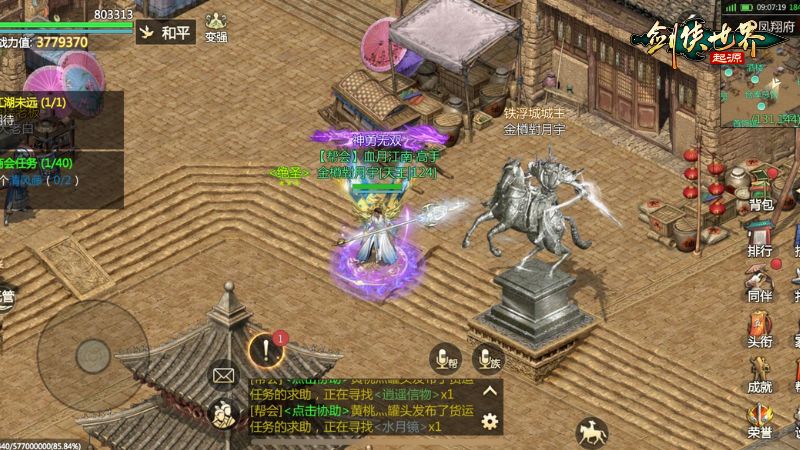Open the 成就 achievements menu

760,374
